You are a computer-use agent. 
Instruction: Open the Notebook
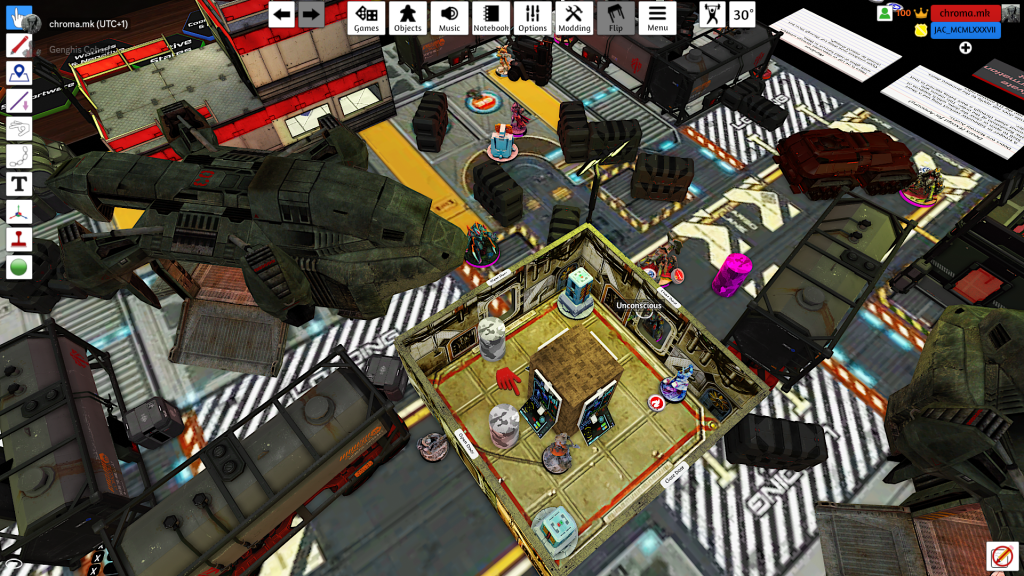tap(491, 17)
